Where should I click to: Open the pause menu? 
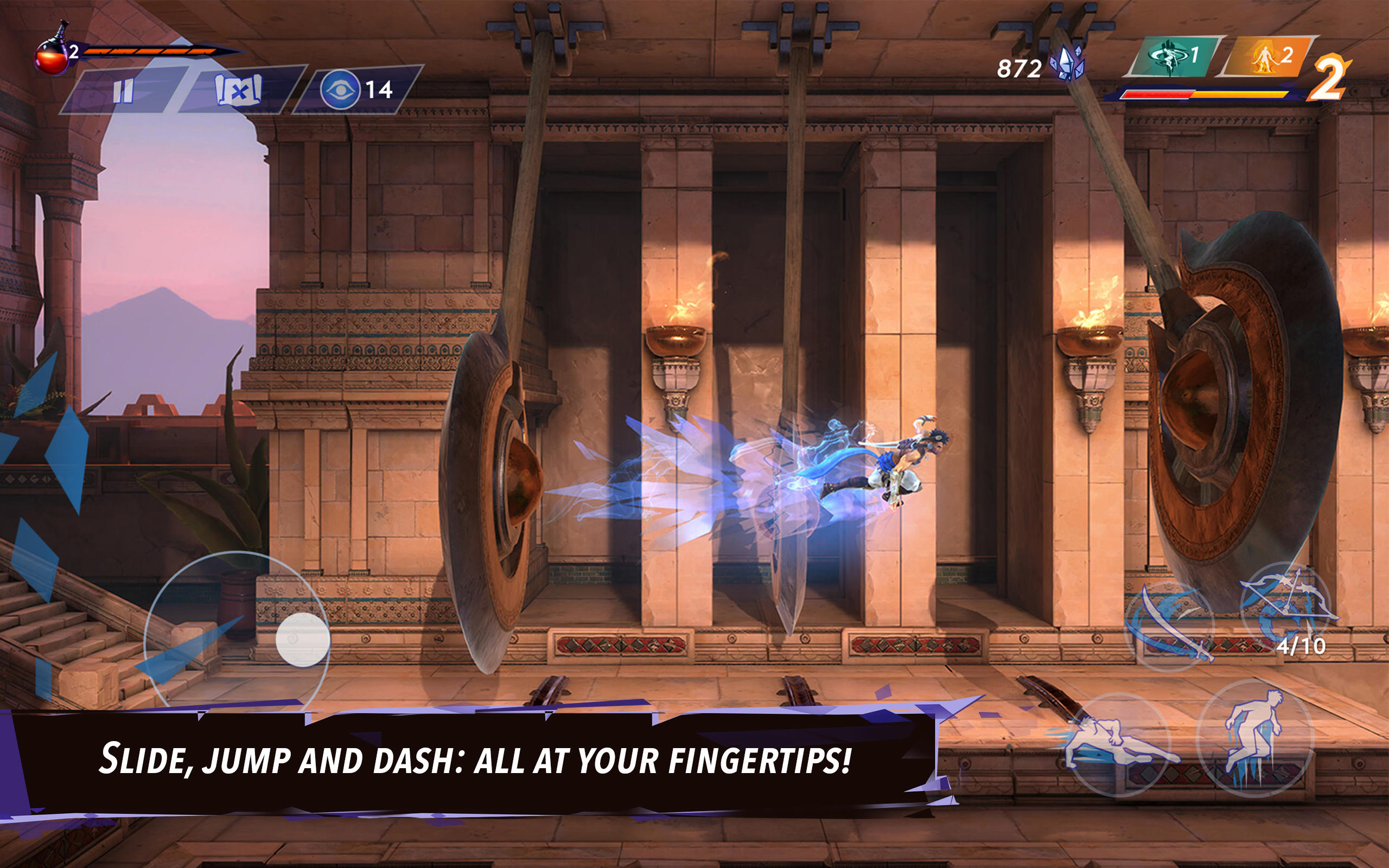point(123,89)
